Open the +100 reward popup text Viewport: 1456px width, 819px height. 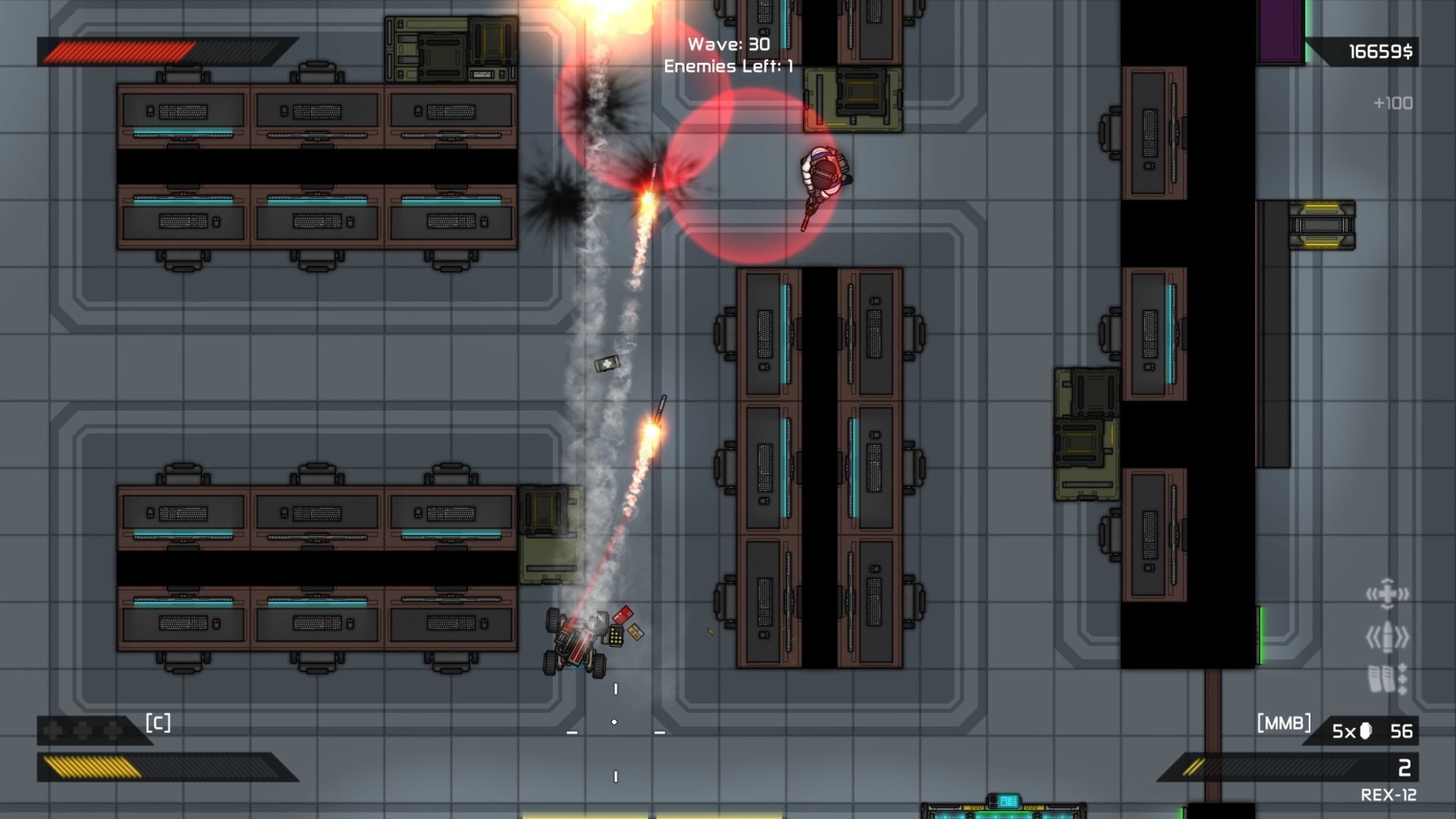[x=1394, y=104]
